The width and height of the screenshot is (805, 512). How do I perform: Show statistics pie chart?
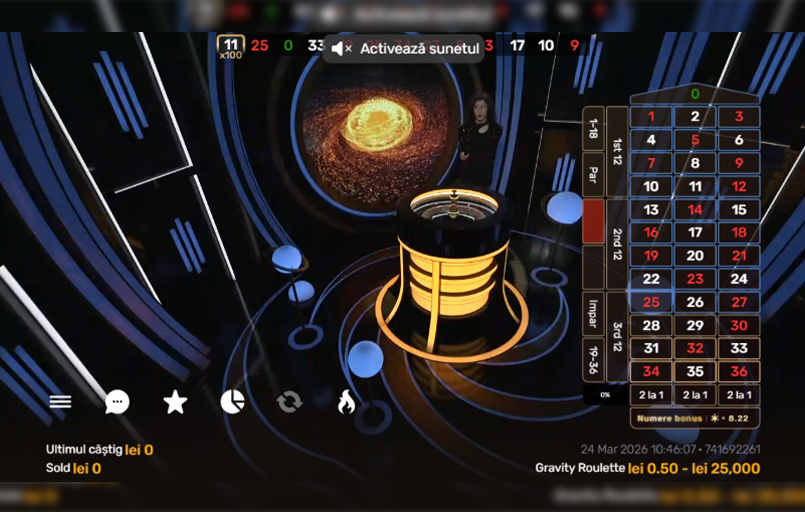pyautogui.click(x=232, y=402)
